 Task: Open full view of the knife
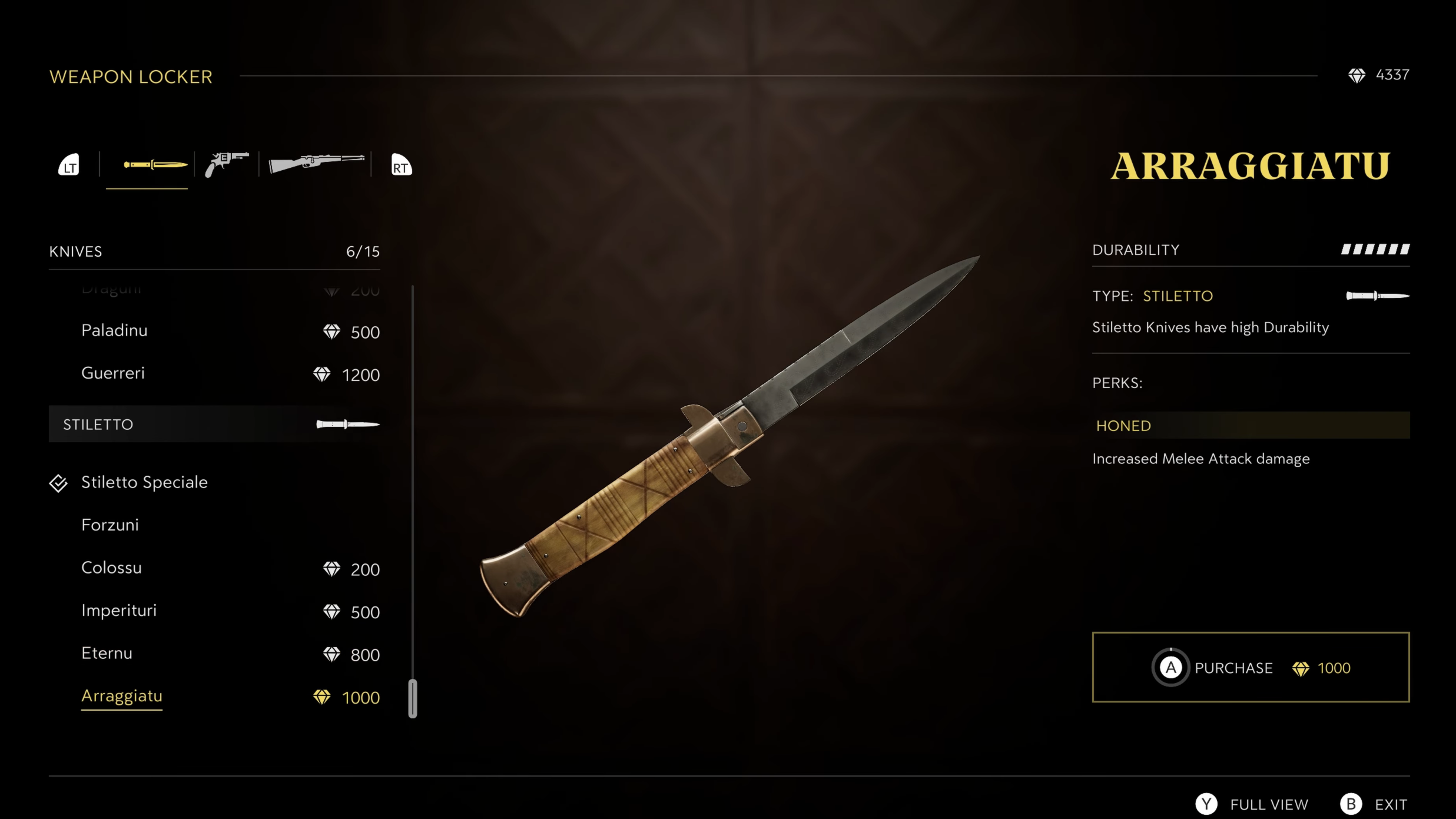(1253, 804)
